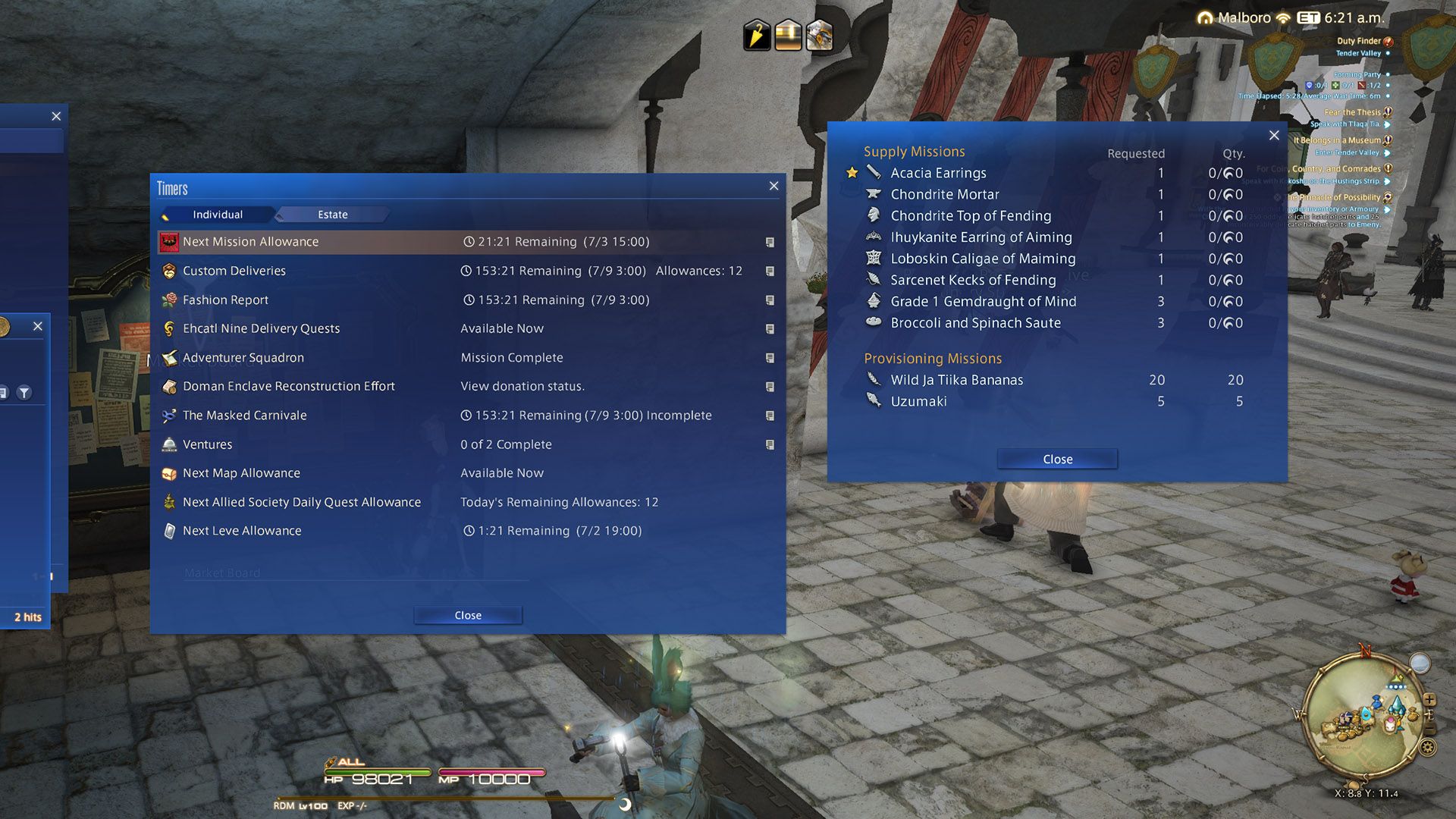The width and height of the screenshot is (1456, 819).
Task: Click the Next Mission Allowance grand company icon
Action: tap(168, 241)
